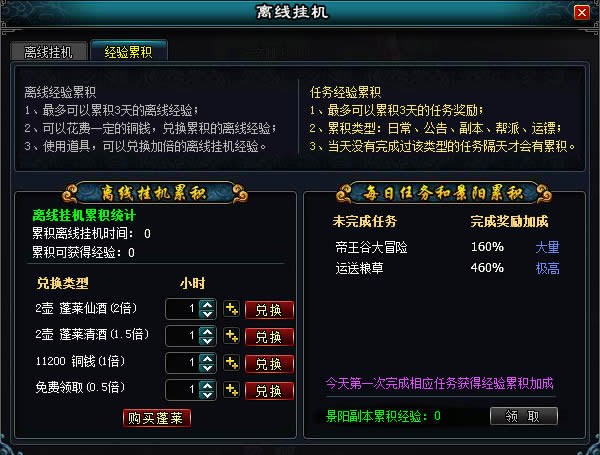600x455 pixels.
Task: Close the 离线挂机 window
Action: coord(582,13)
